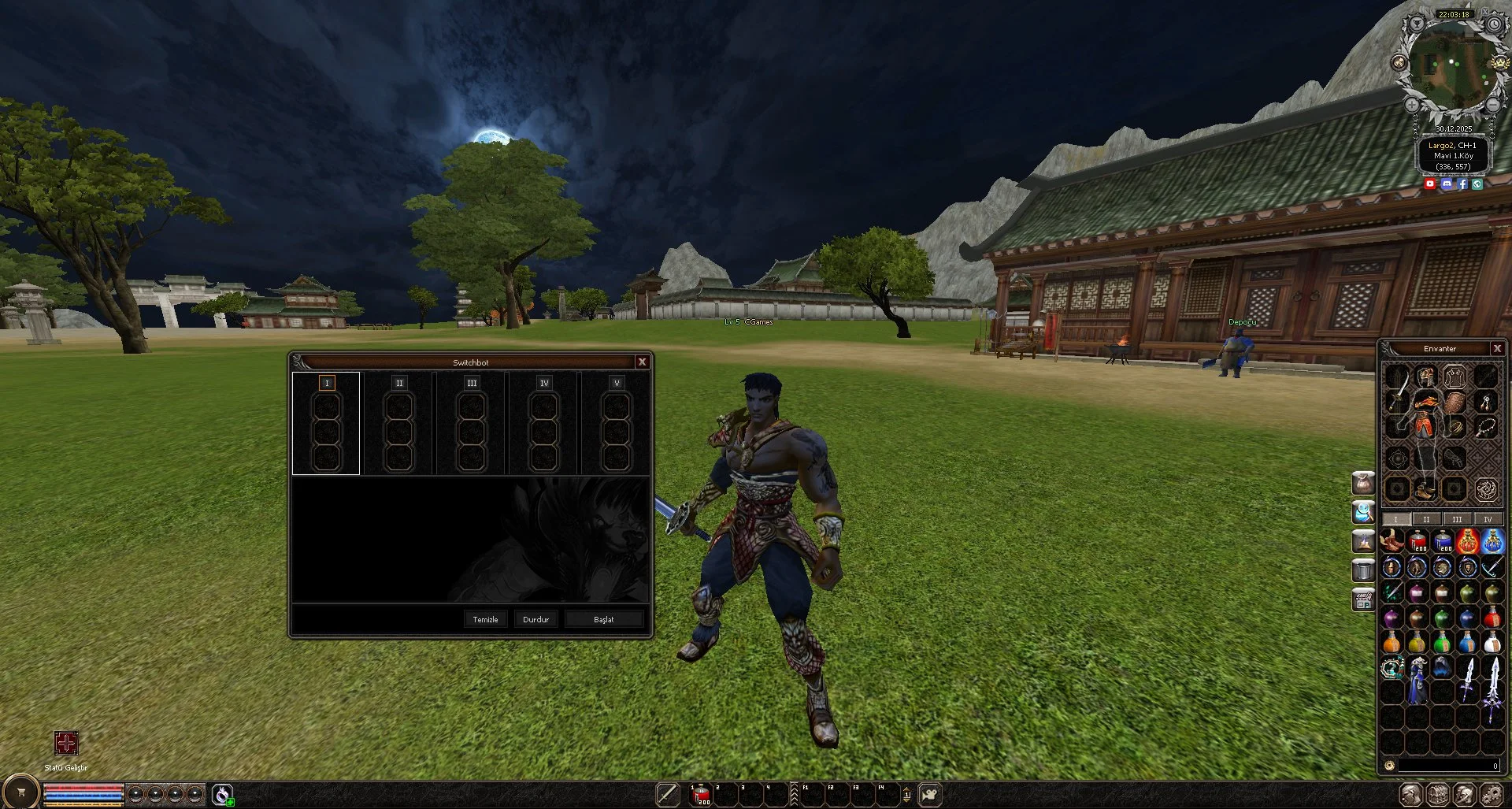Image resolution: width=1512 pixels, height=809 pixels.
Task: Click the Statü Geliştir icon
Action: 66,743
